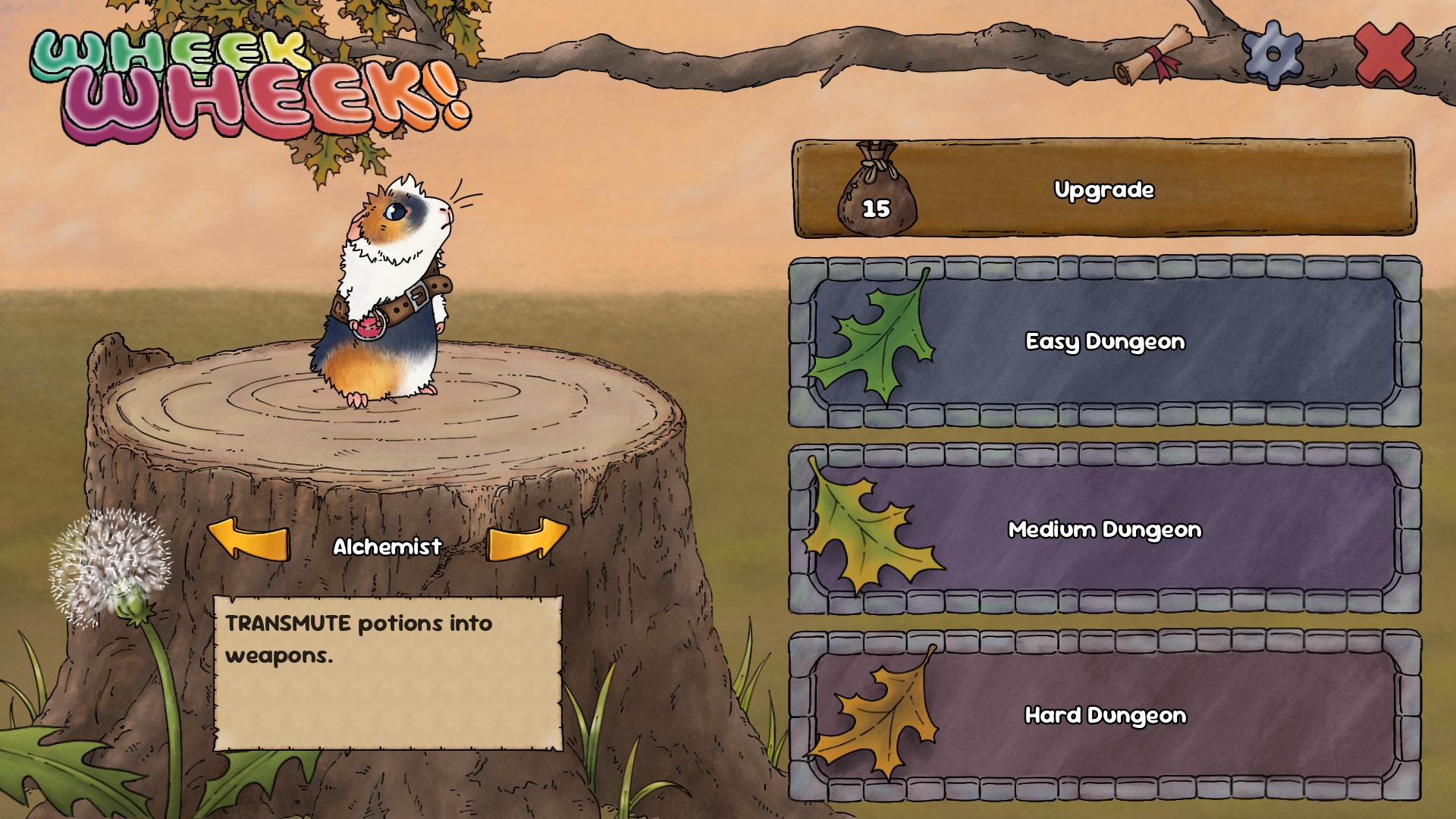Viewport: 1456px width, 819px height.
Task: Switch to the previous character class
Action: click(x=249, y=541)
